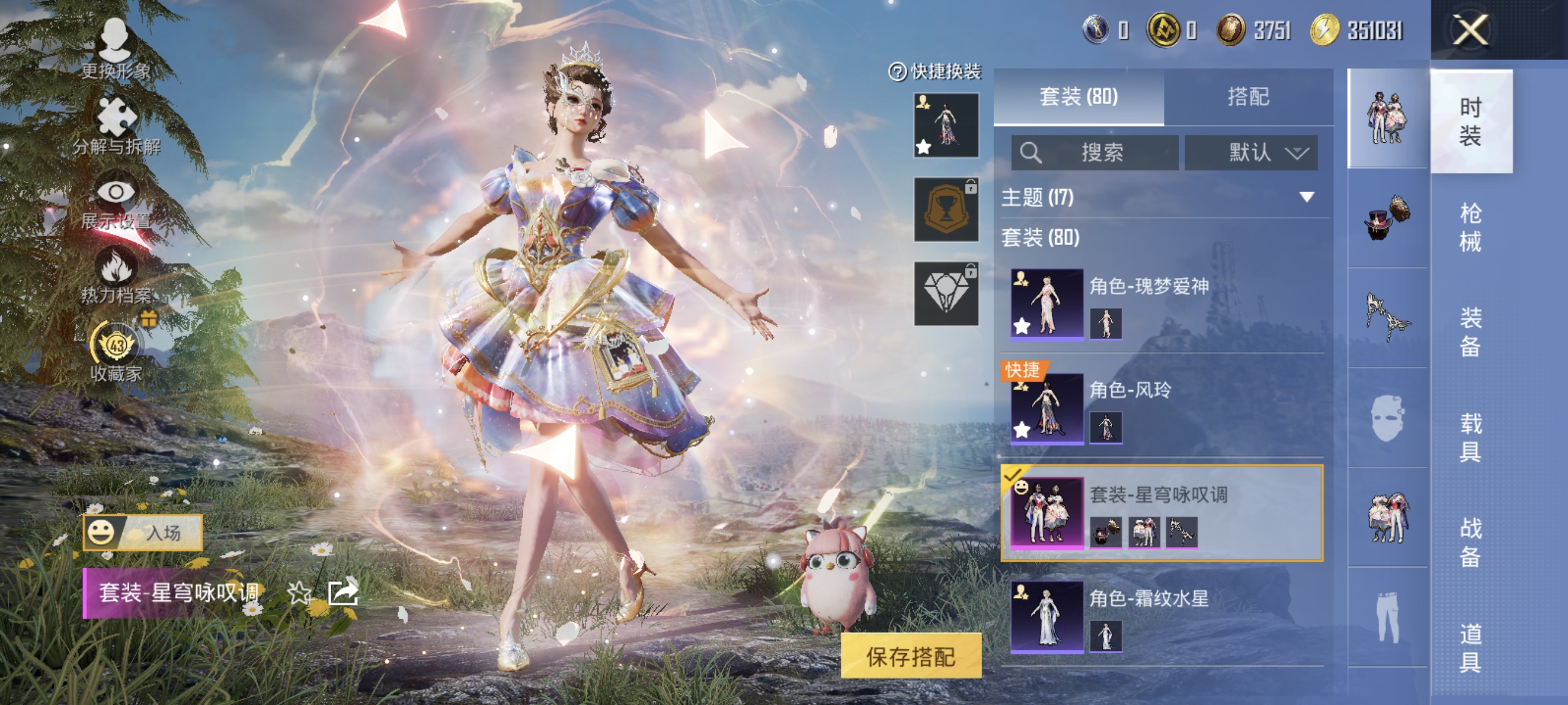Screen dimensions: 1568x705
Task: Pick the 角色-霜纹水星 outfit row
Action: (1162, 616)
